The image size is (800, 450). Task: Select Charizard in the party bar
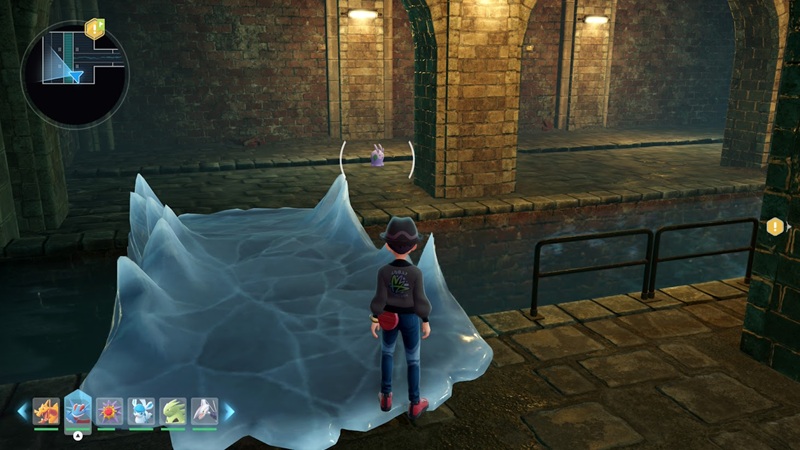46,411
